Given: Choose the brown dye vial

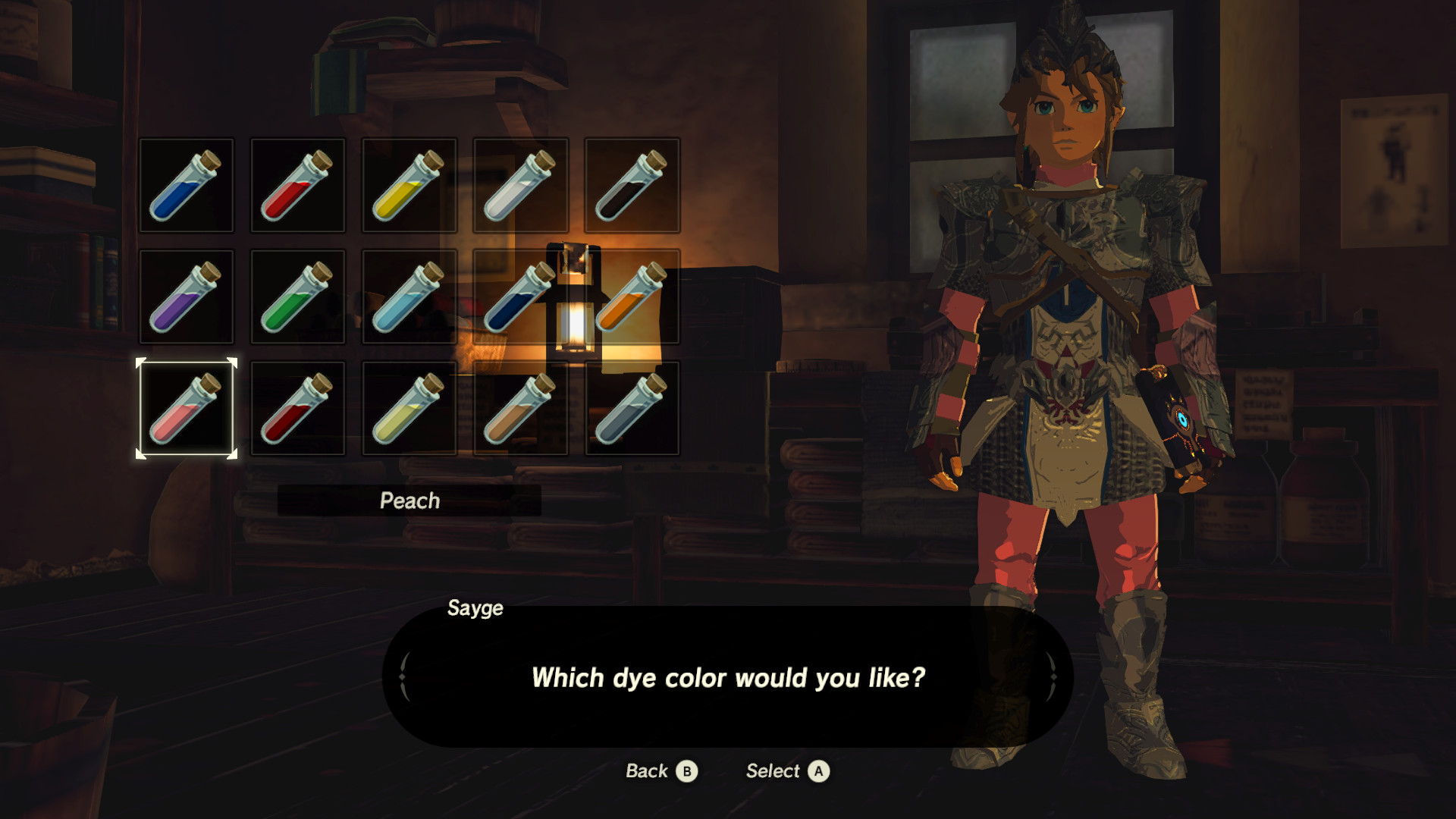Looking at the screenshot, I should pos(521,409).
